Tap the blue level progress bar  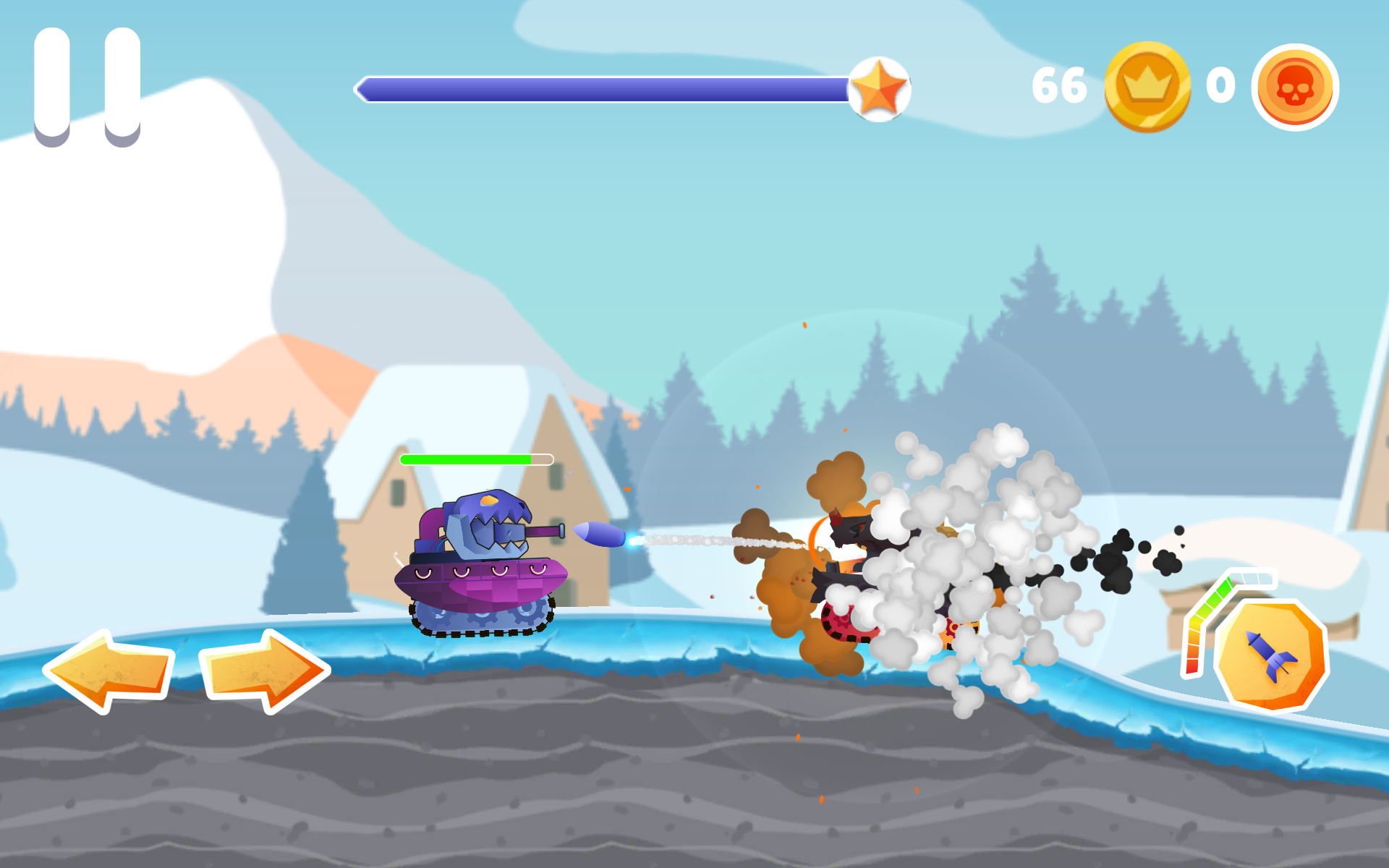[x=608, y=87]
